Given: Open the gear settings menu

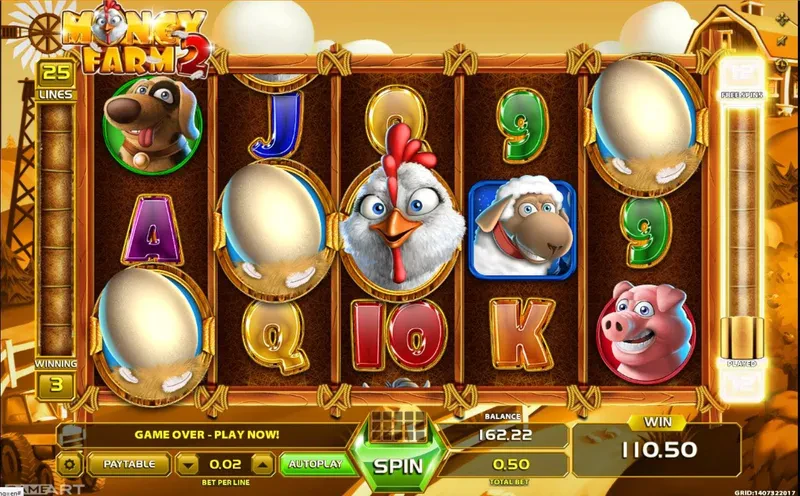Looking at the screenshot, I should [x=70, y=464].
